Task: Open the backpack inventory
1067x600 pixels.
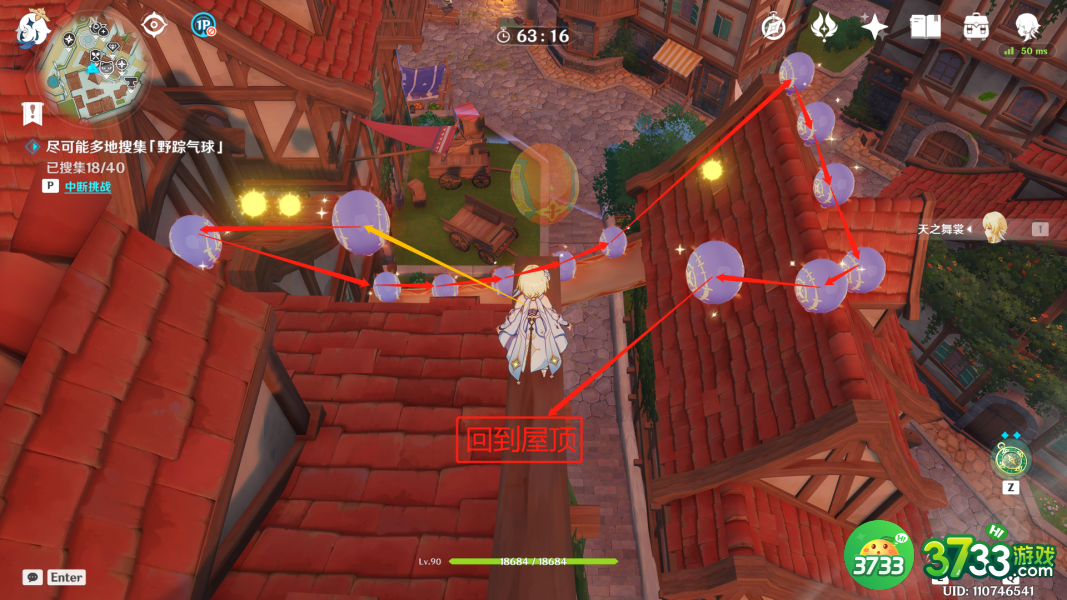Action: (976, 27)
